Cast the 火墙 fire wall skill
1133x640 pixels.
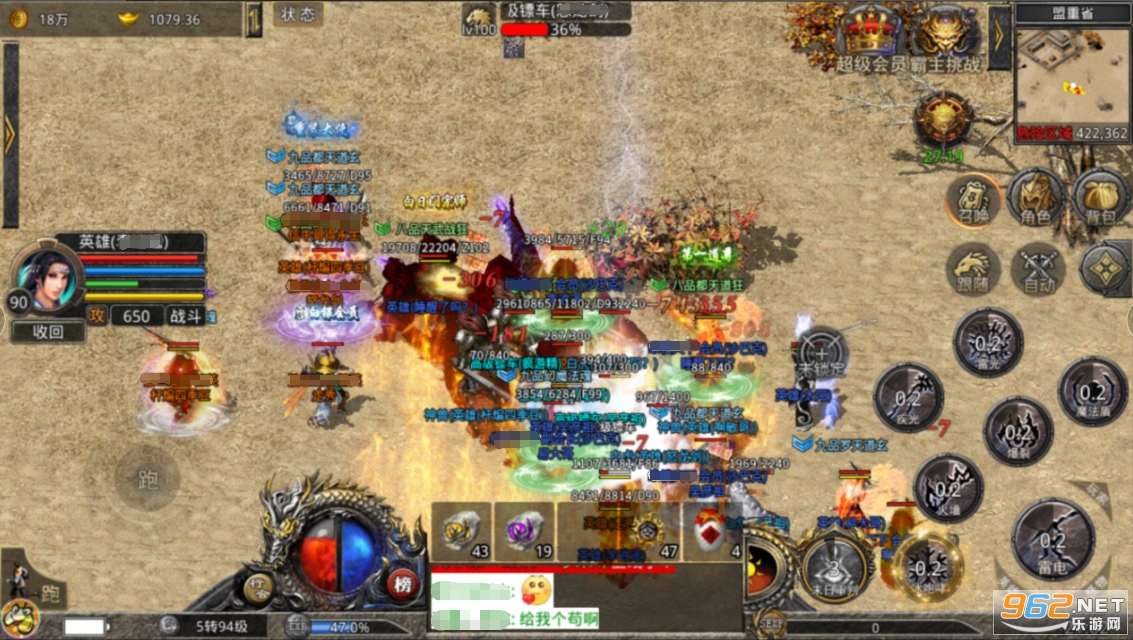click(948, 489)
